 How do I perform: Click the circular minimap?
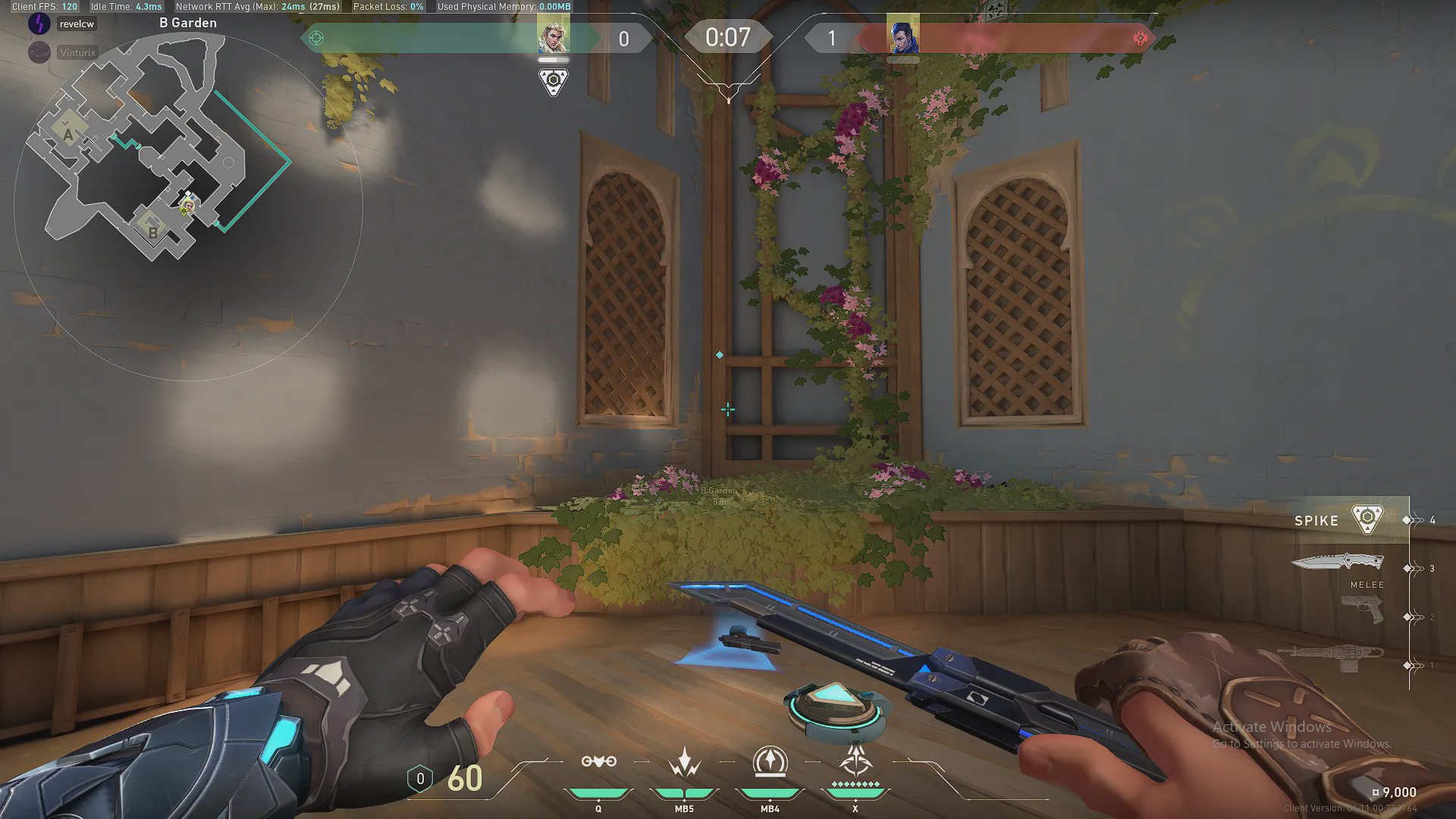188,206
